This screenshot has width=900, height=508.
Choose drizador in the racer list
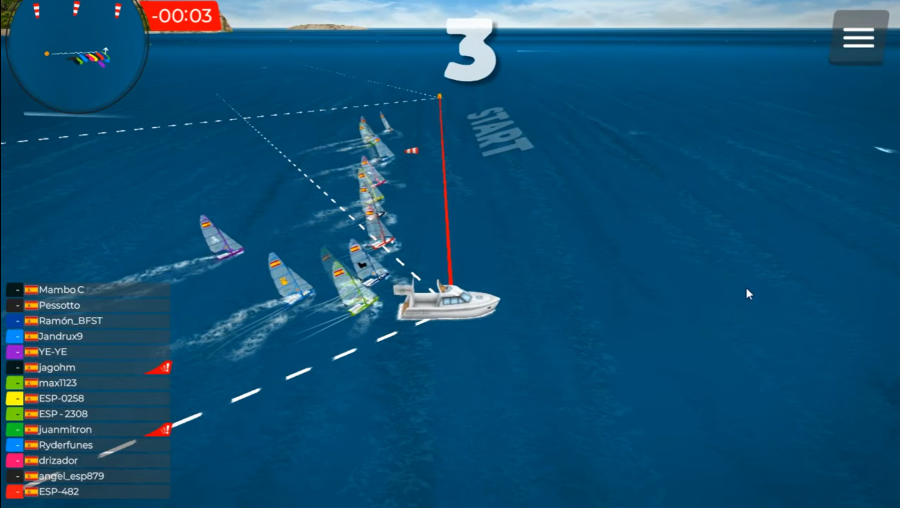(88, 460)
